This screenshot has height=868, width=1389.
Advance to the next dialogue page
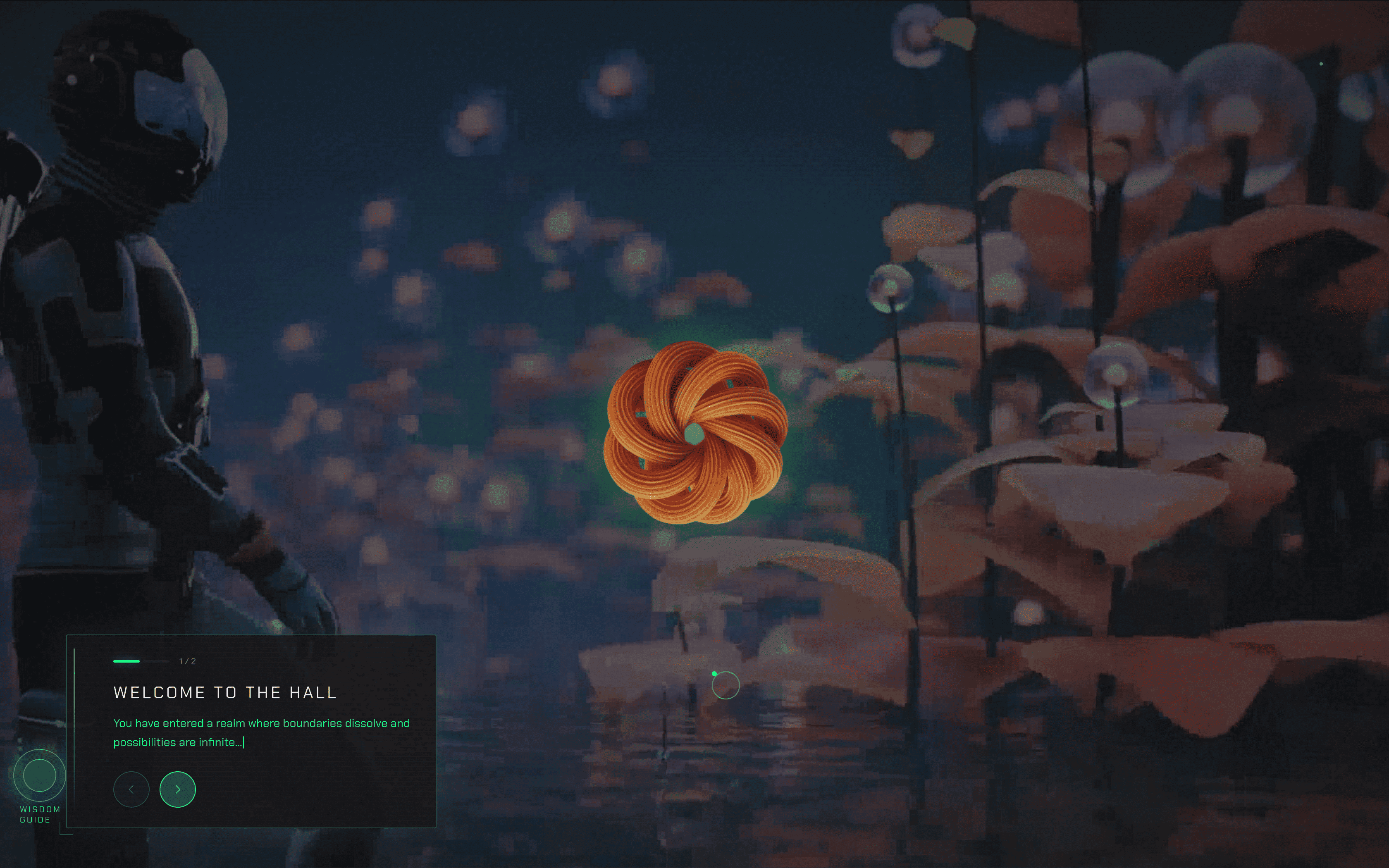coord(177,789)
